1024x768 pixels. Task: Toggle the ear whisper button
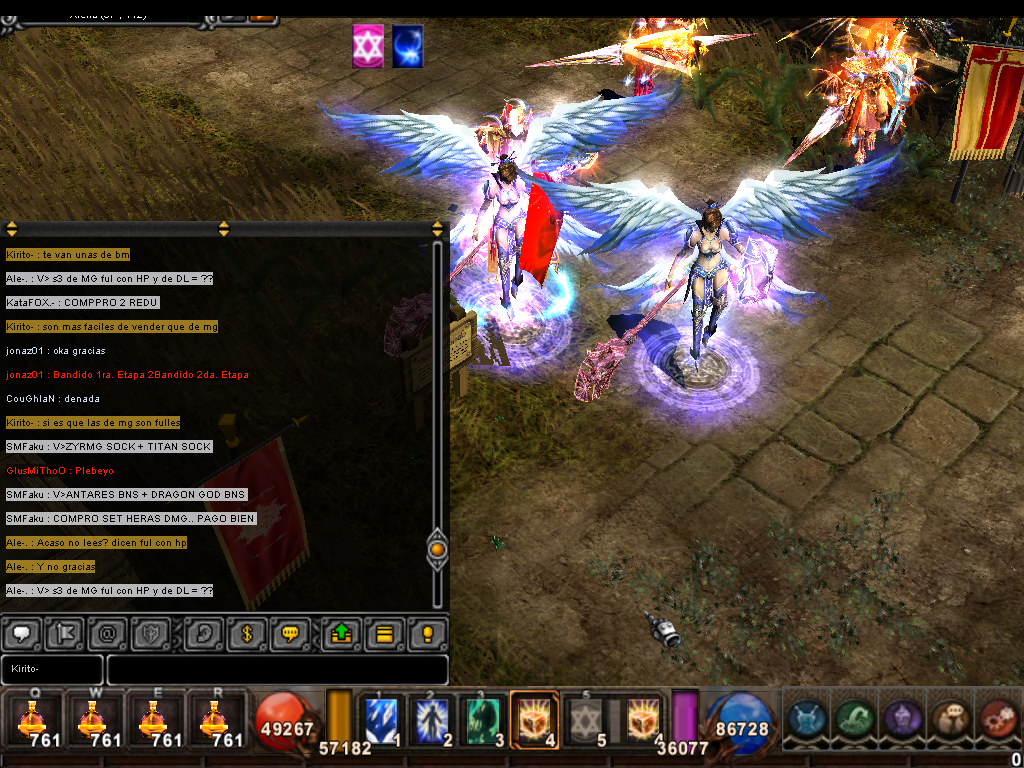(203, 633)
